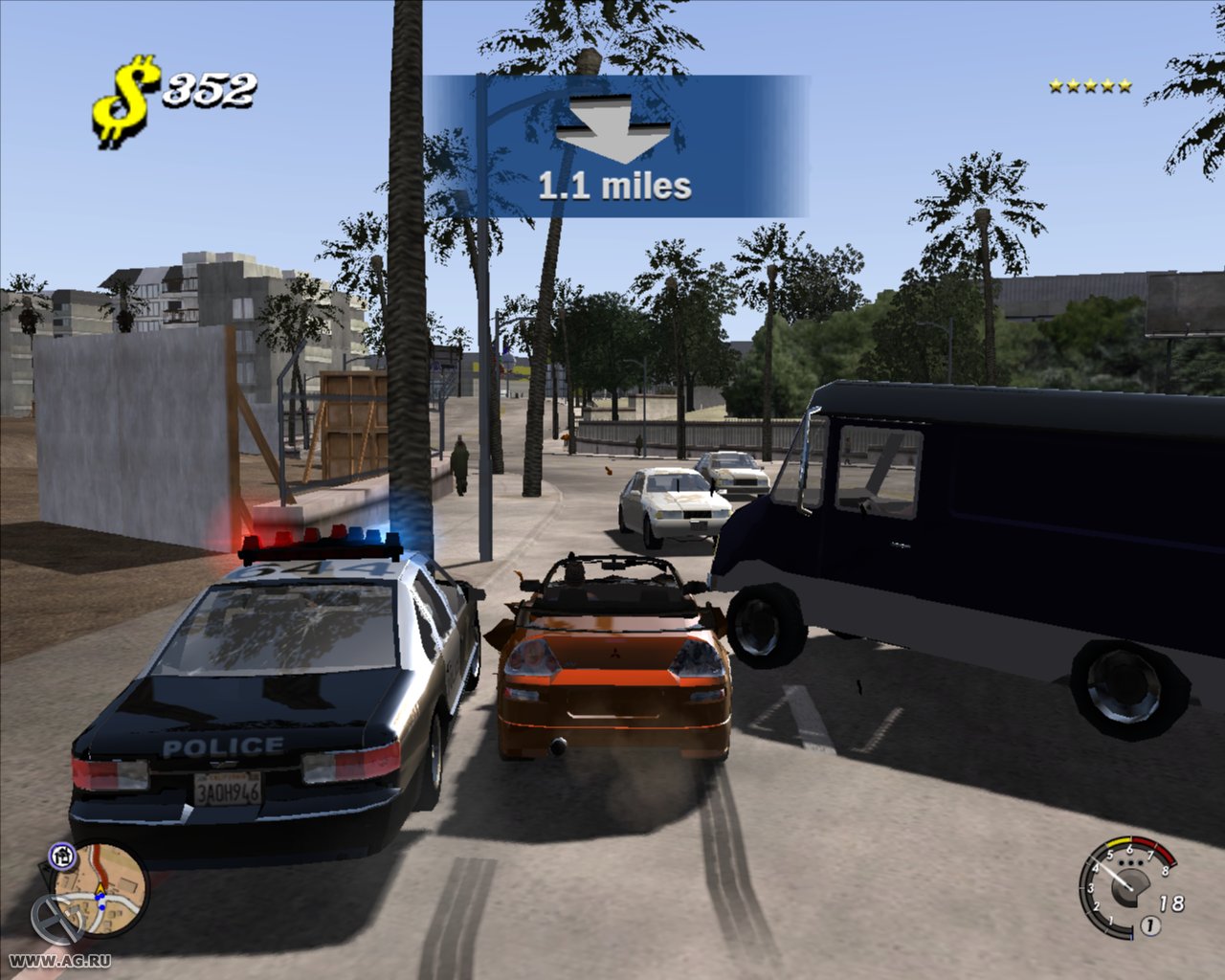Viewport: 1225px width, 980px height.
Task: Select the gear indicator circle showing 1
Action: (x=1150, y=924)
